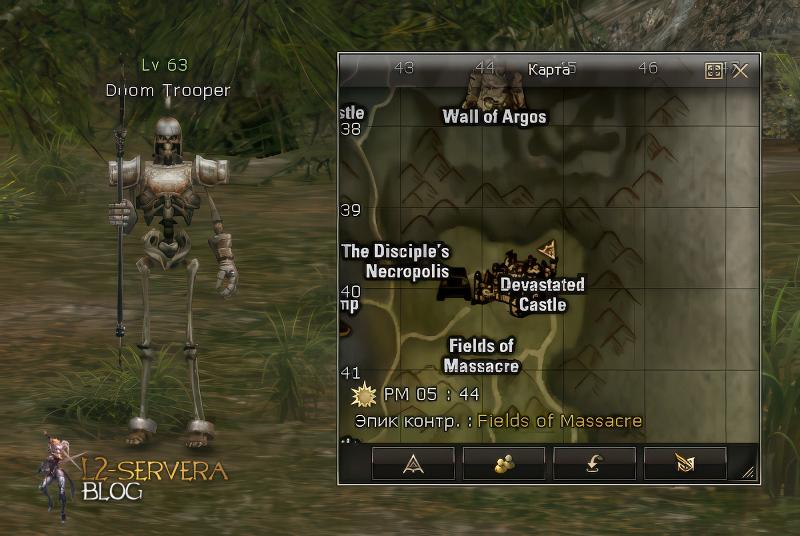Click the Fields of Massacre map label
800x536 pixels.
pyautogui.click(x=481, y=355)
